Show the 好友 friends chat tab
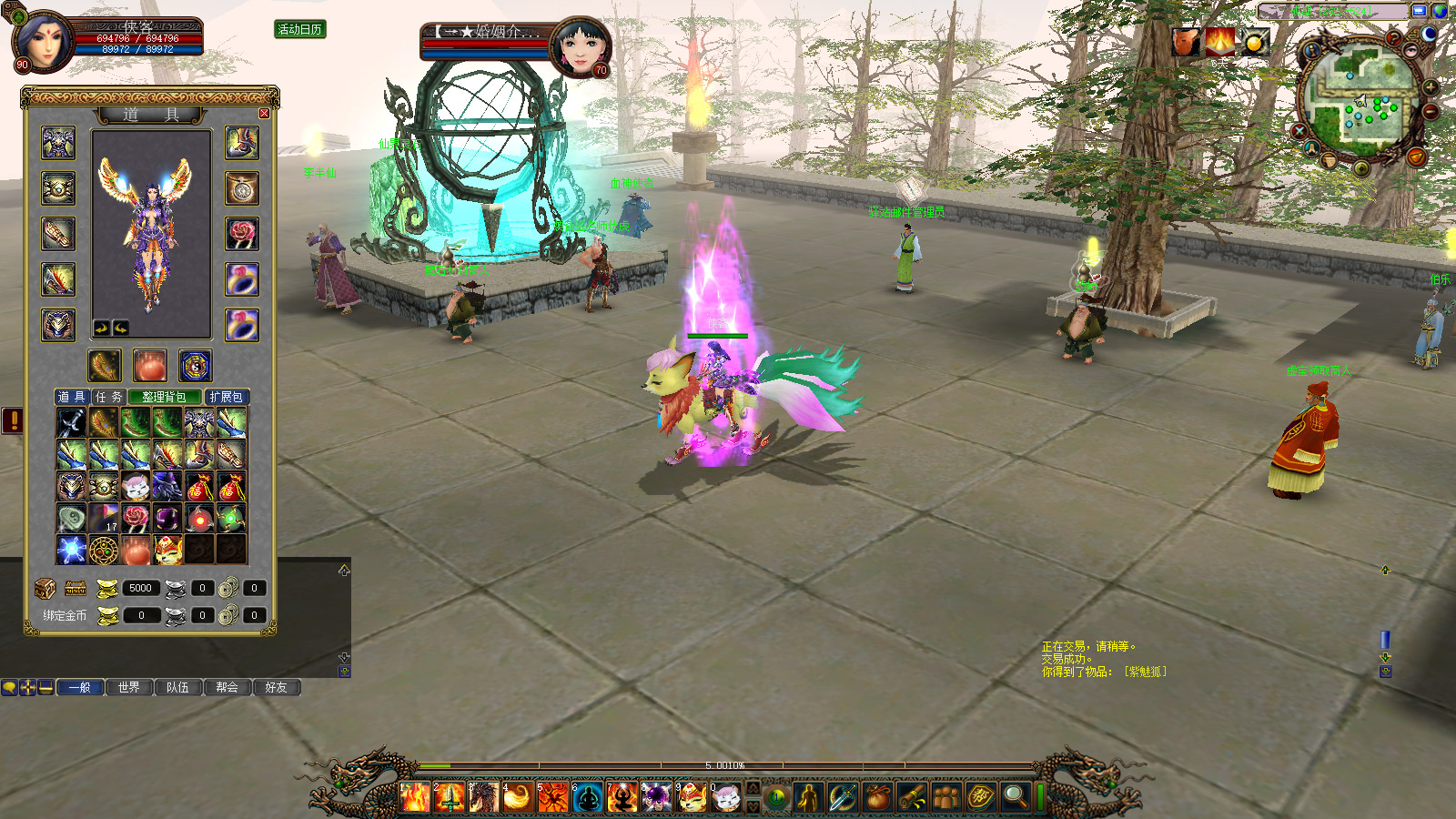This screenshot has height=819, width=1456. (x=276, y=687)
